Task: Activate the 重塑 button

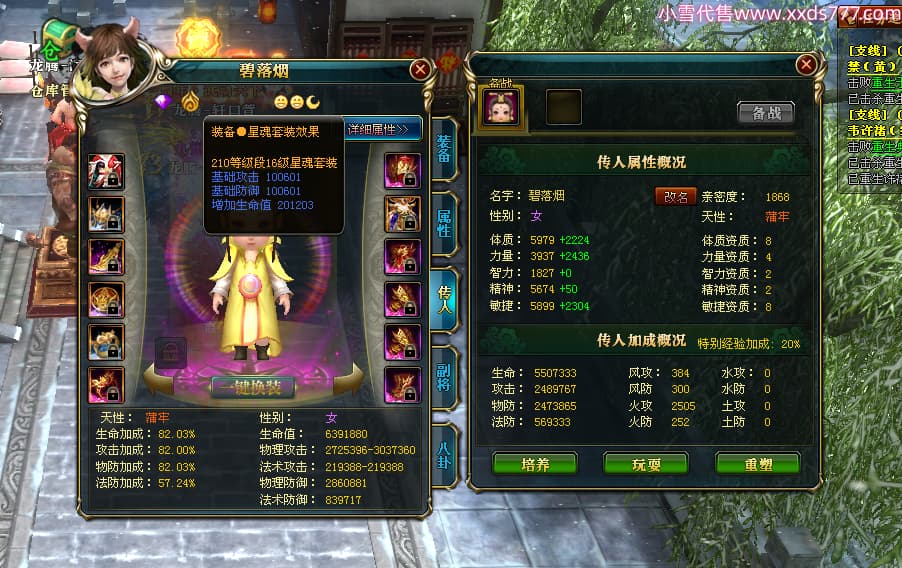Action: tap(757, 464)
